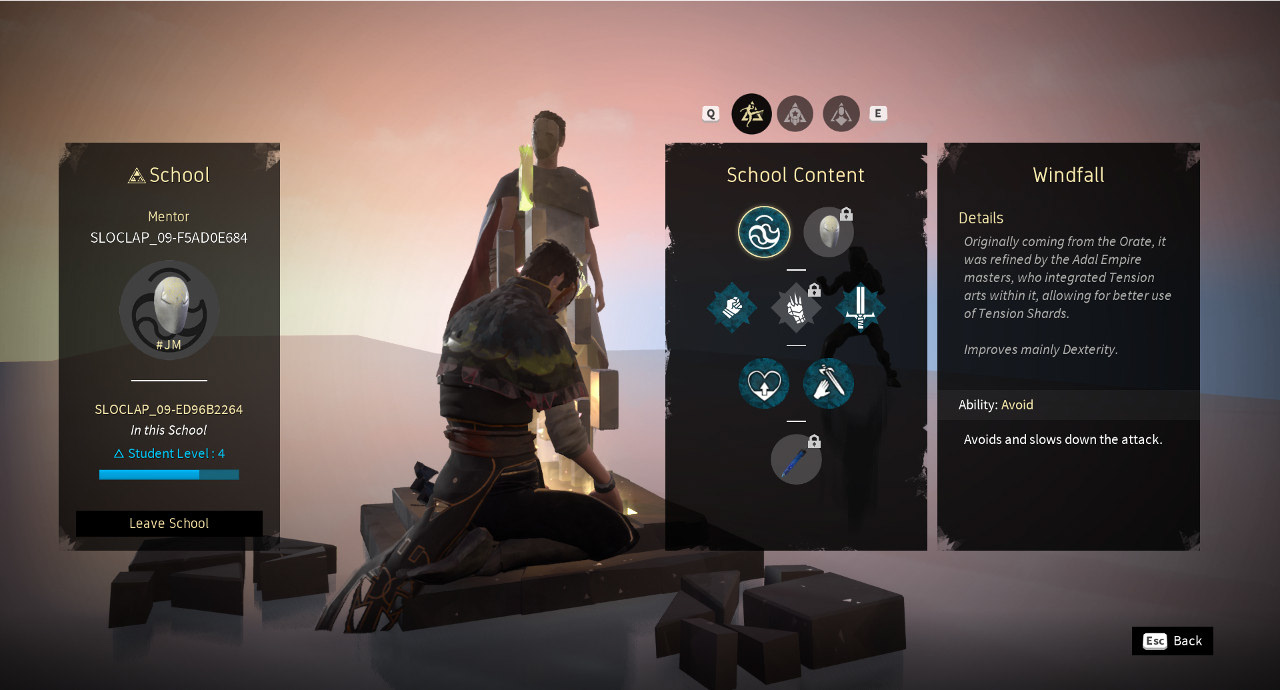1280x690 pixels.
Task: Choose the locked white mask reward
Action: 828,231
